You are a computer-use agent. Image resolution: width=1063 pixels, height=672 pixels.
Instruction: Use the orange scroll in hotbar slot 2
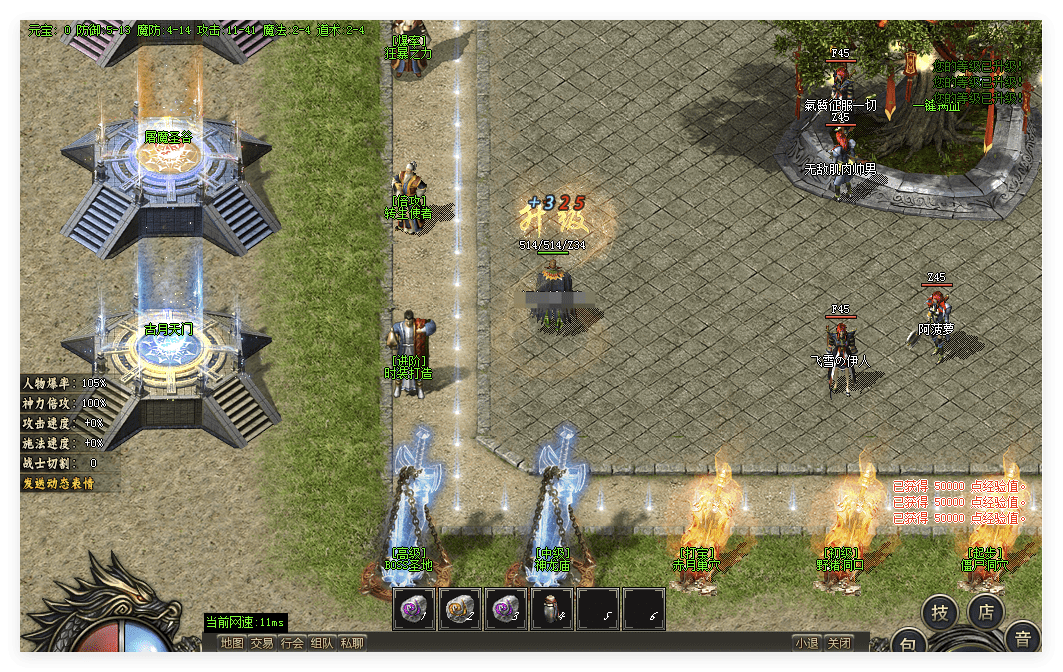coord(460,608)
